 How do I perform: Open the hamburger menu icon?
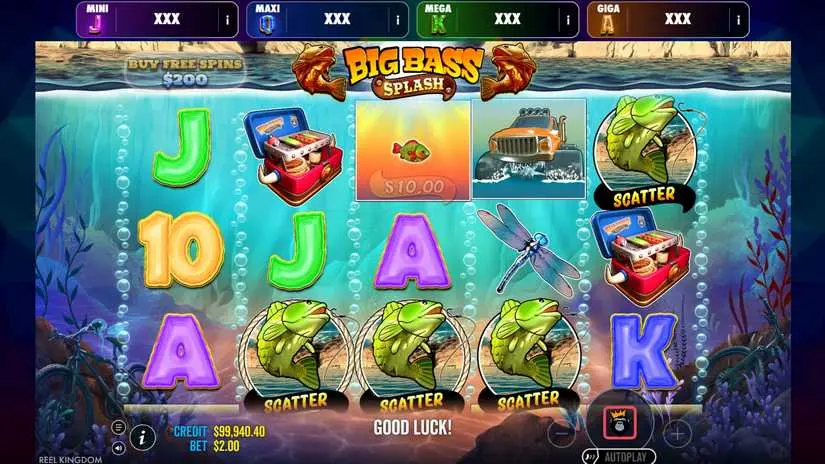[119, 427]
